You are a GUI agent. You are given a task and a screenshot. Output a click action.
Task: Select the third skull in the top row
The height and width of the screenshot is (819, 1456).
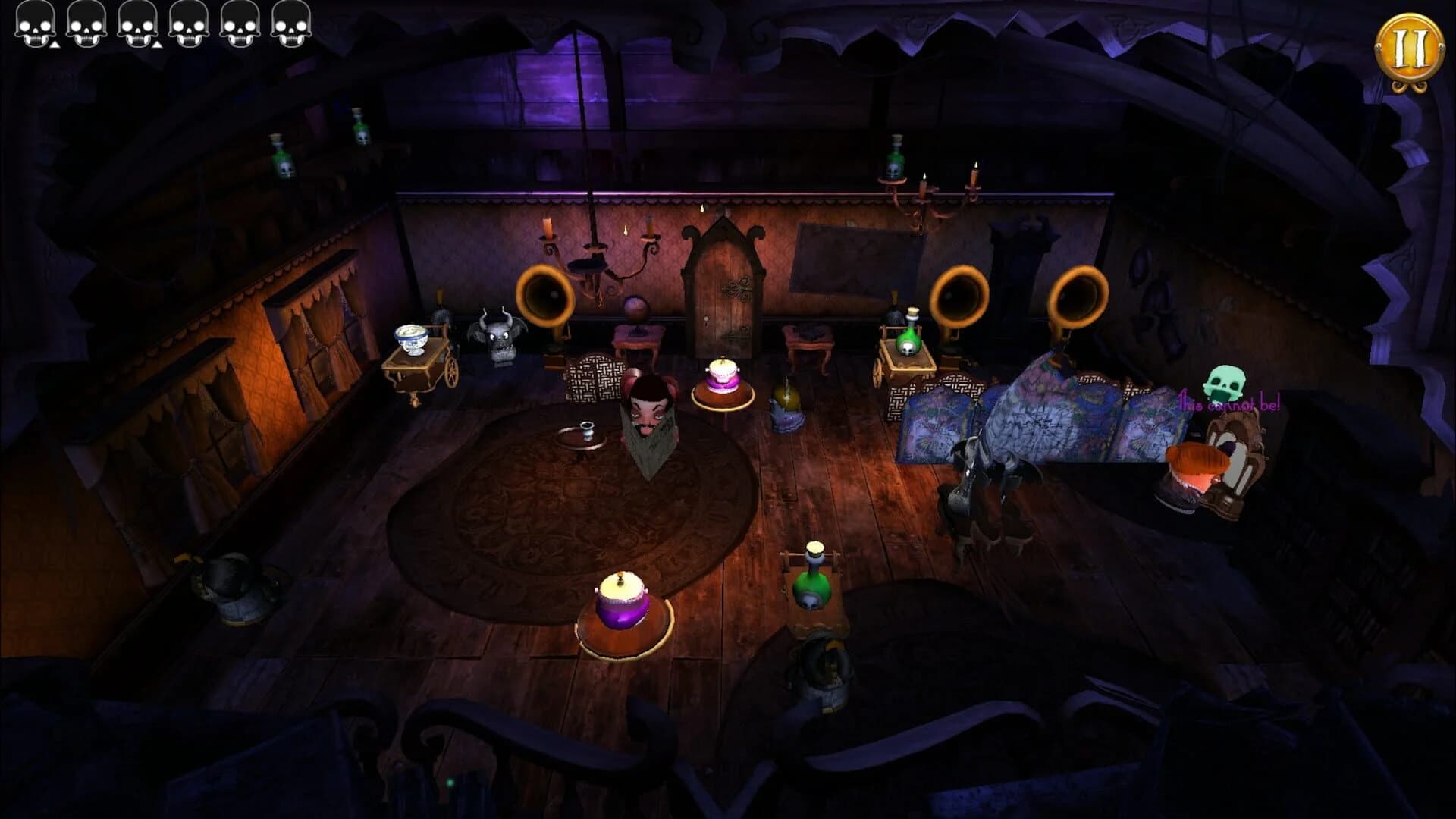point(136,24)
